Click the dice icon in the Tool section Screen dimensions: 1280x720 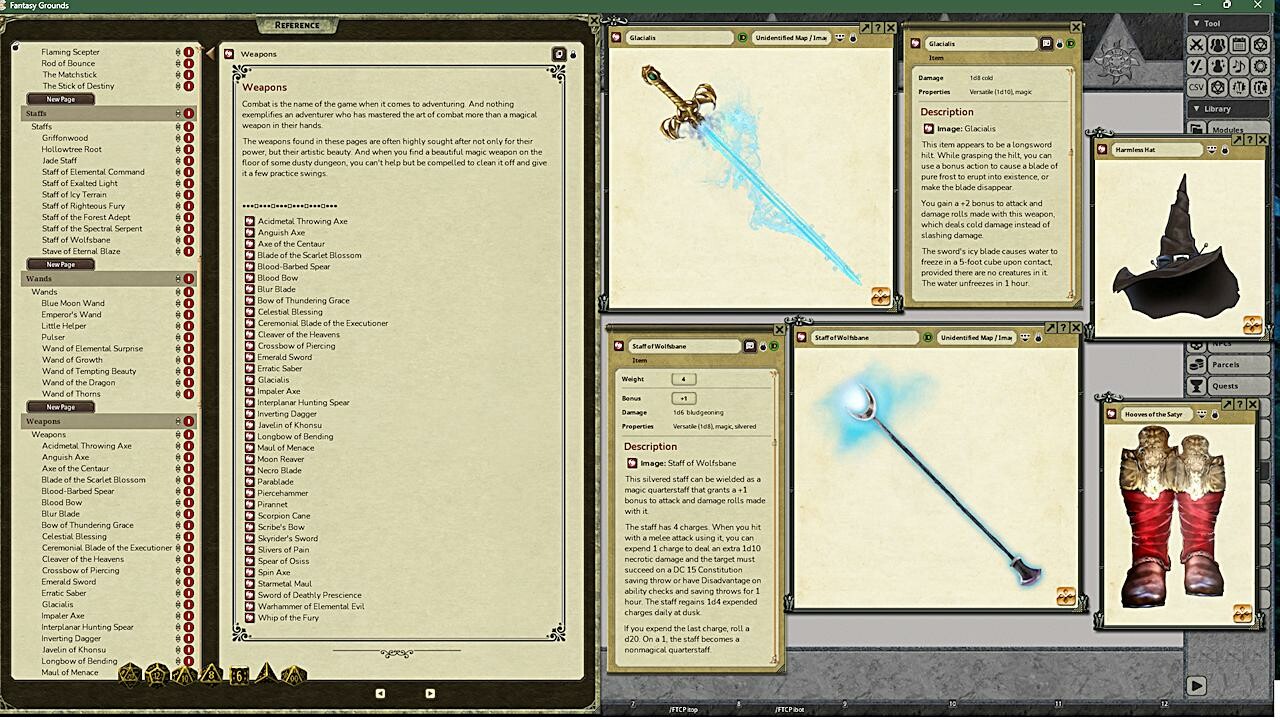(1260, 44)
